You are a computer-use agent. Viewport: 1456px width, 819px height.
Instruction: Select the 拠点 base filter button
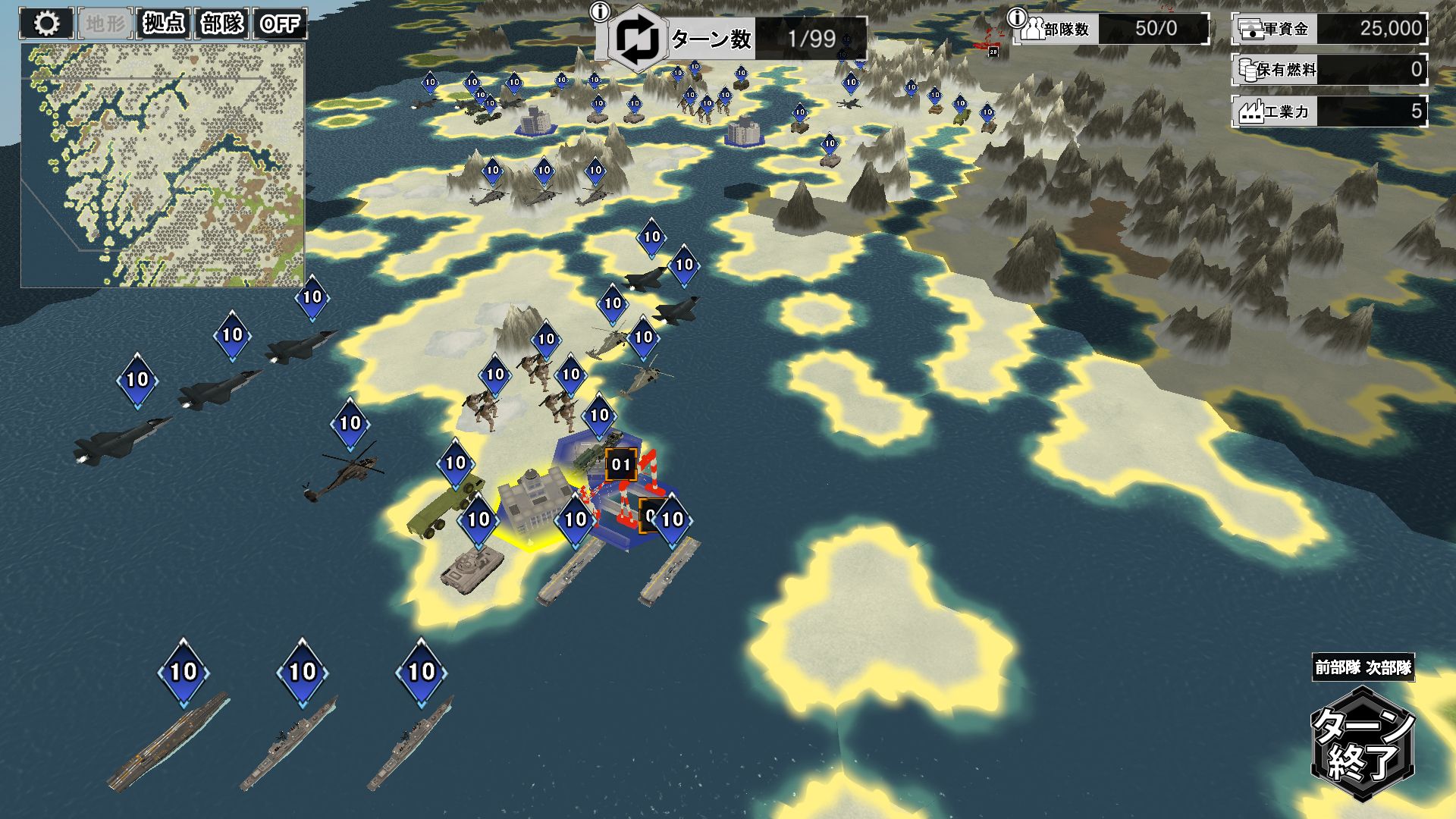click(x=163, y=24)
